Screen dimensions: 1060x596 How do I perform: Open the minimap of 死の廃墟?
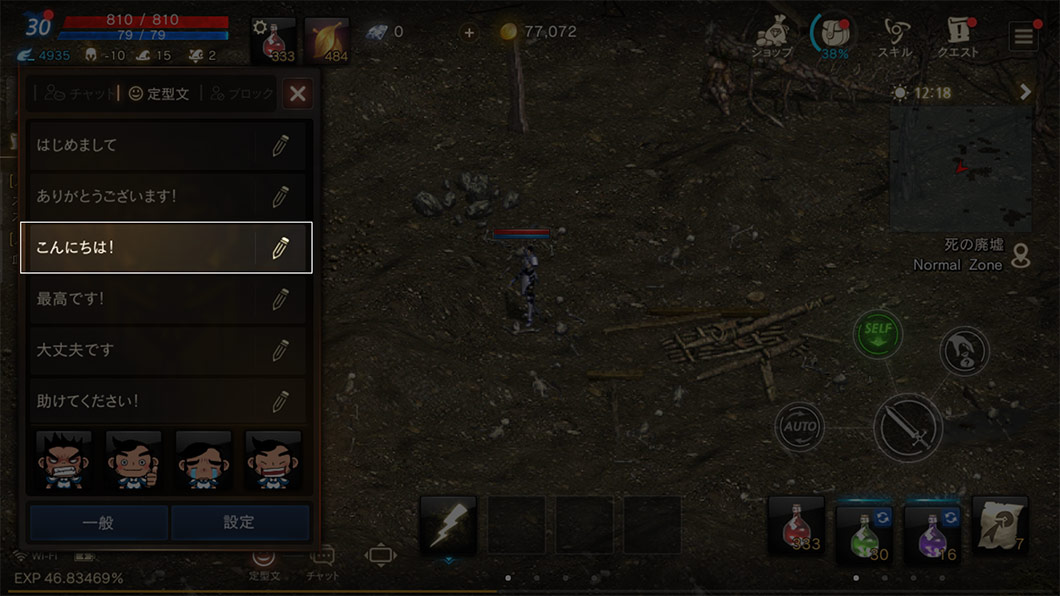tap(960, 169)
